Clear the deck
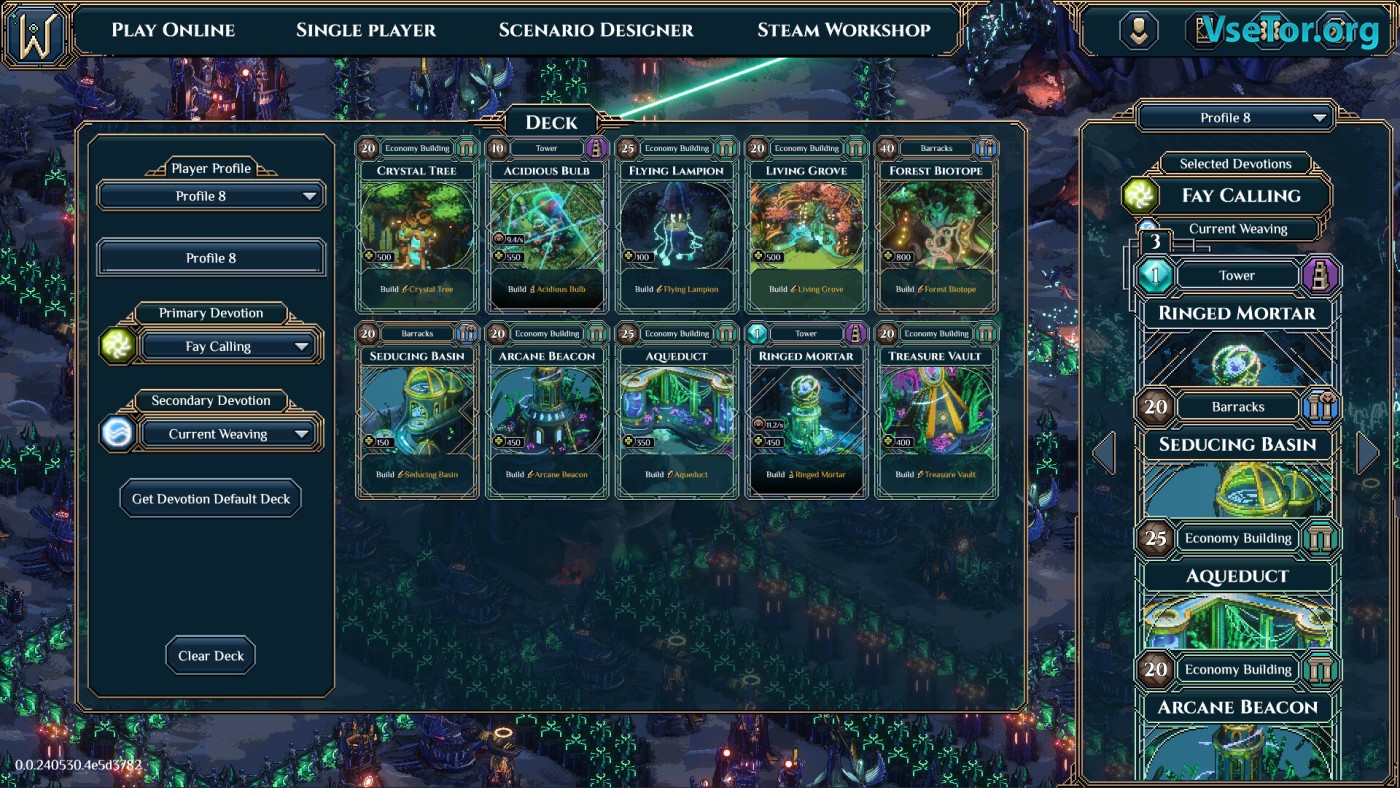Screen dimensions: 1400x788 point(211,656)
